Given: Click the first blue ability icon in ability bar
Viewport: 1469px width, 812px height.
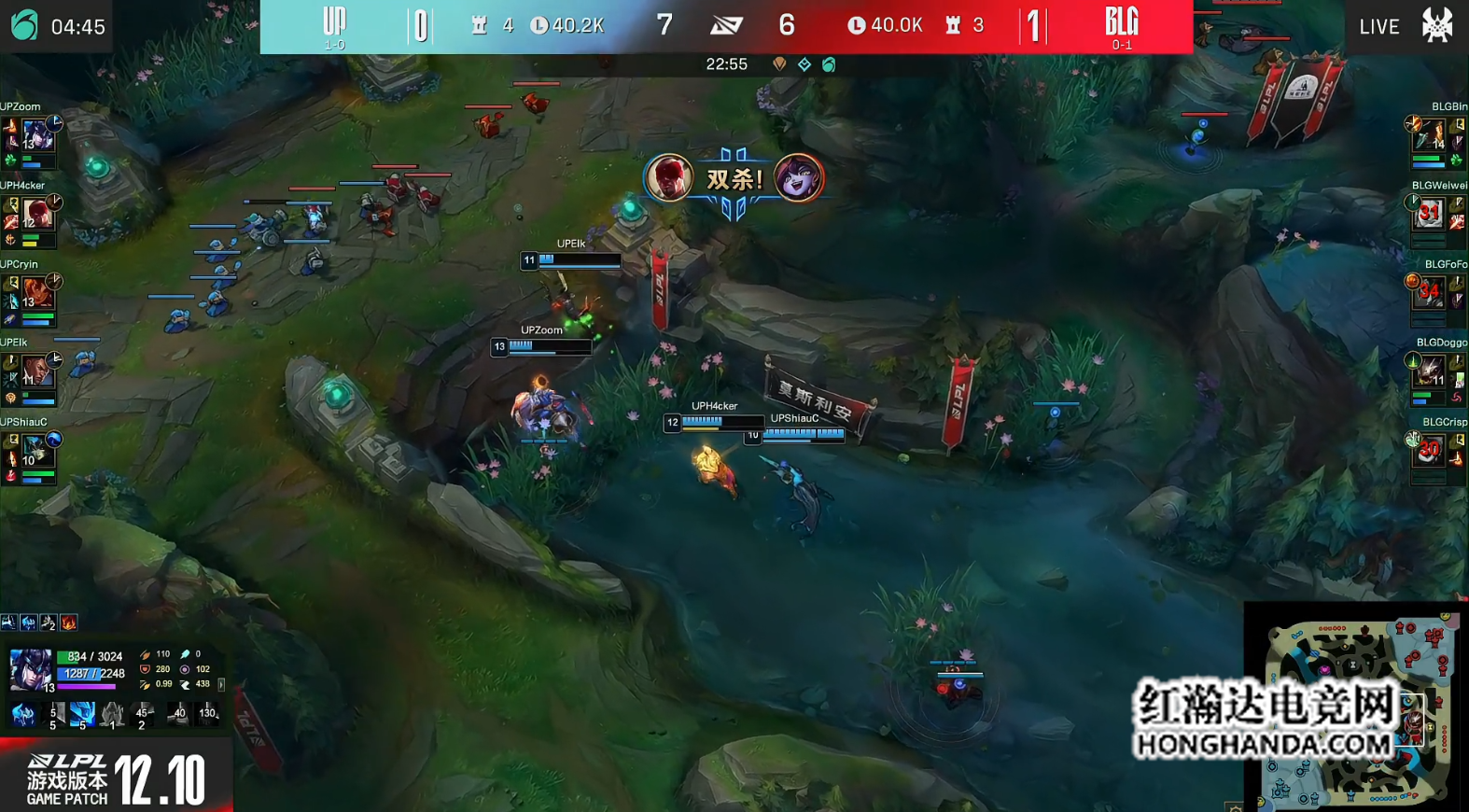Looking at the screenshot, I should [x=23, y=715].
